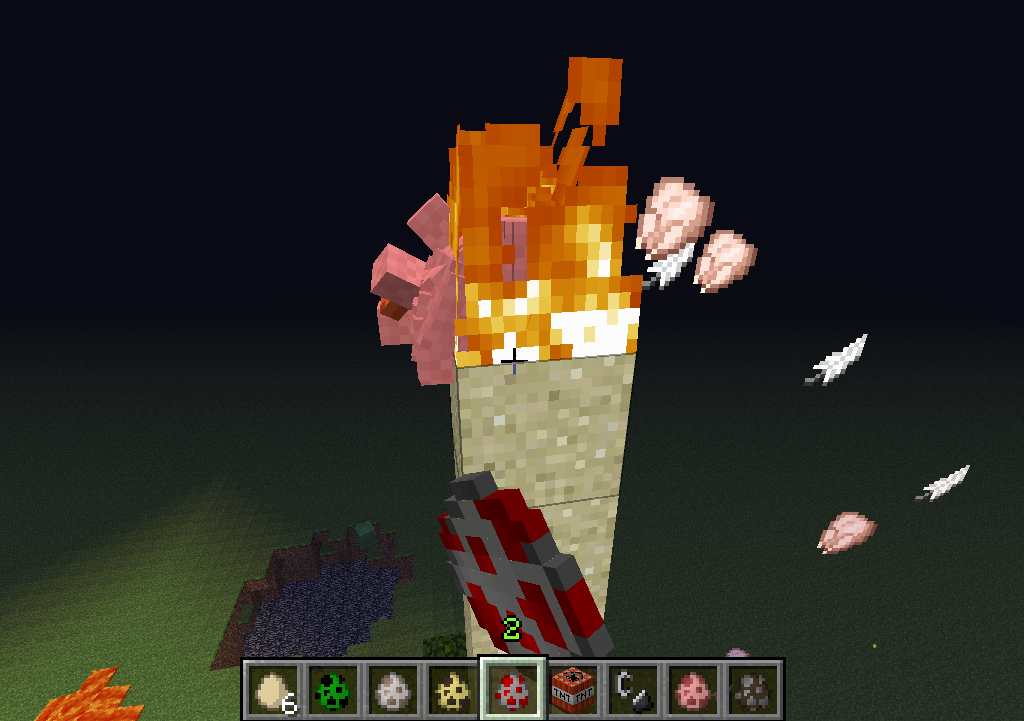Image resolution: width=1024 pixels, height=721 pixels.
Task: Pick the dark grey-brown spawn egg slot
Action: [x=753, y=688]
